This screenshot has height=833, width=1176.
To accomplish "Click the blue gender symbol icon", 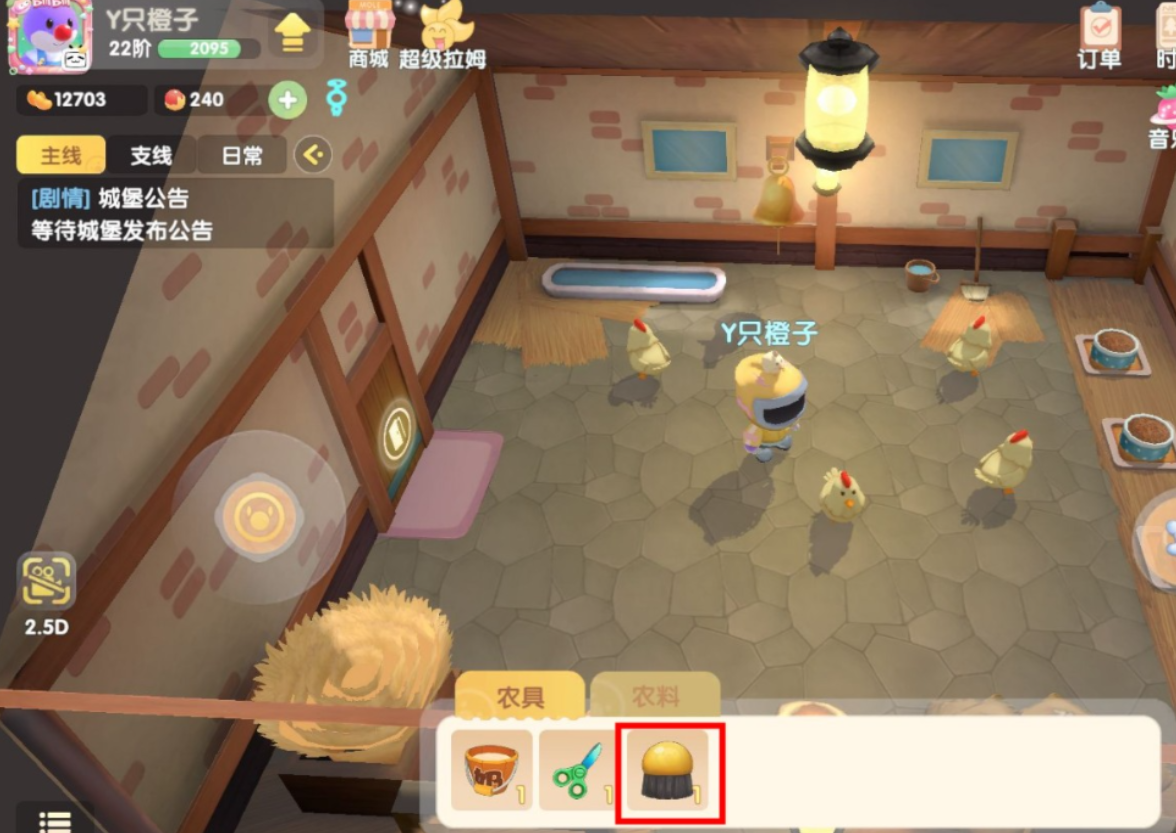I will point(337,98).
